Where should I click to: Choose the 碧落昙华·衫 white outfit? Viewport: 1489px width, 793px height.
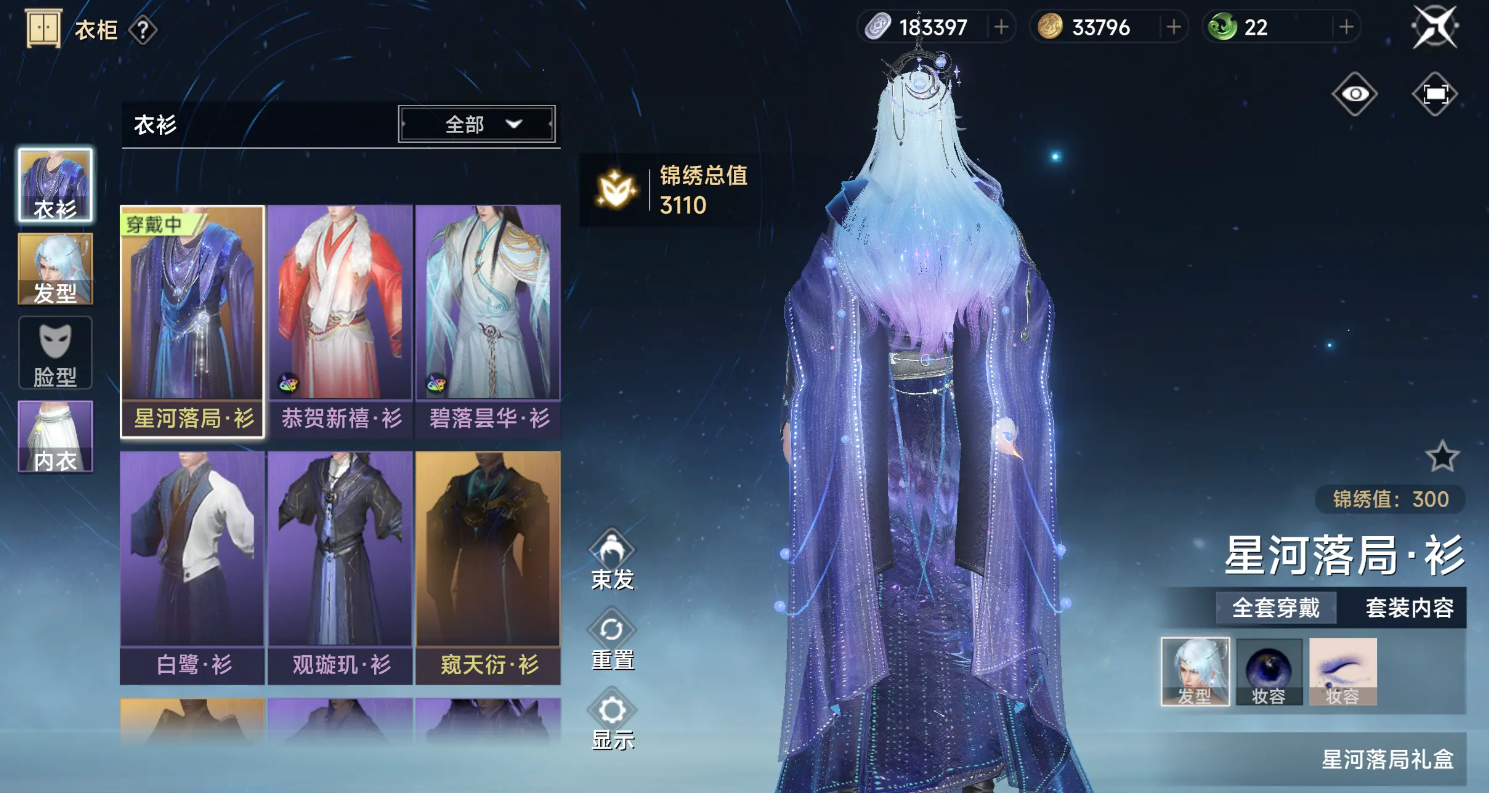tap(488, 318)
